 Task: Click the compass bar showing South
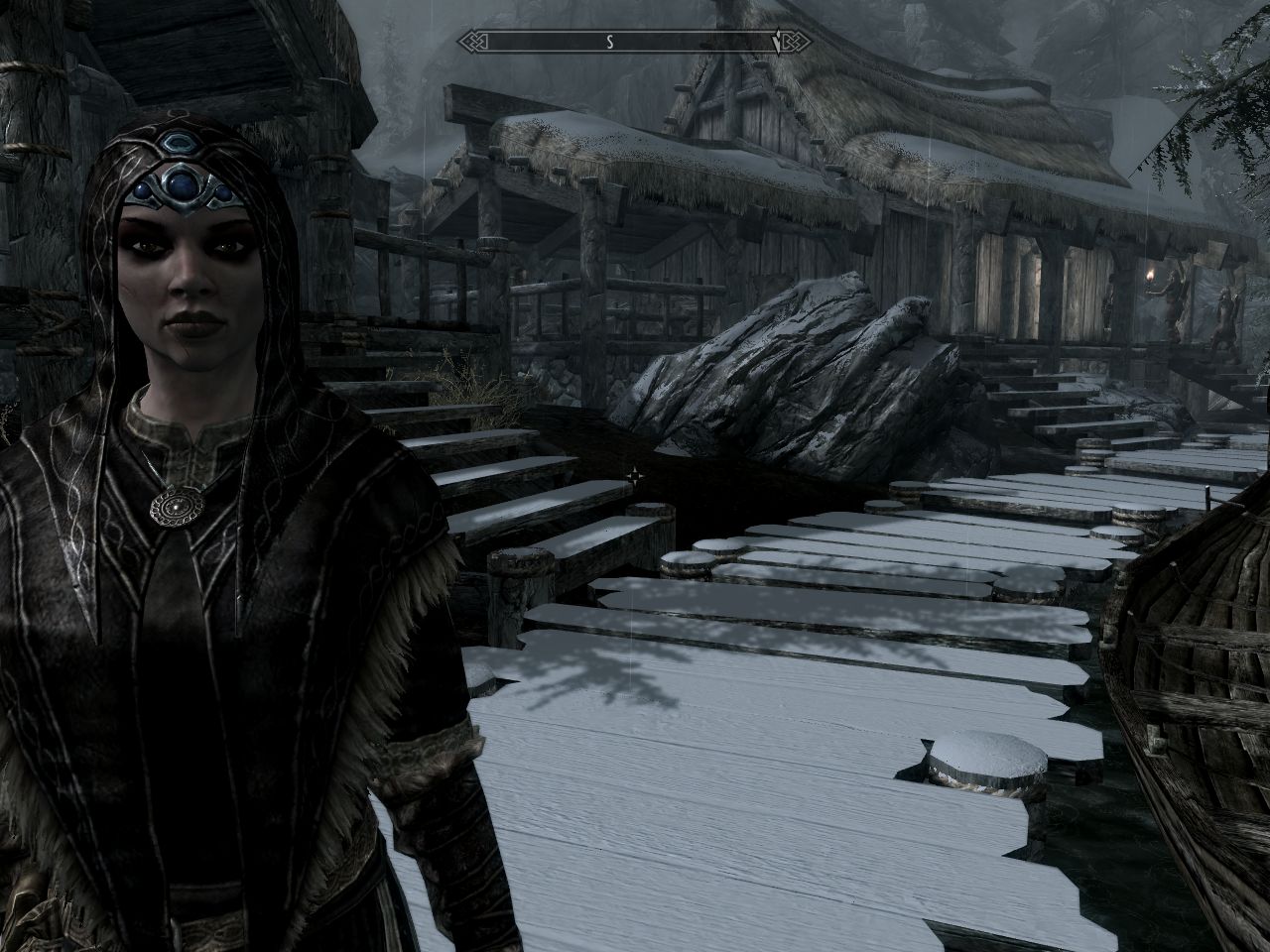click(x=609, y=42)
